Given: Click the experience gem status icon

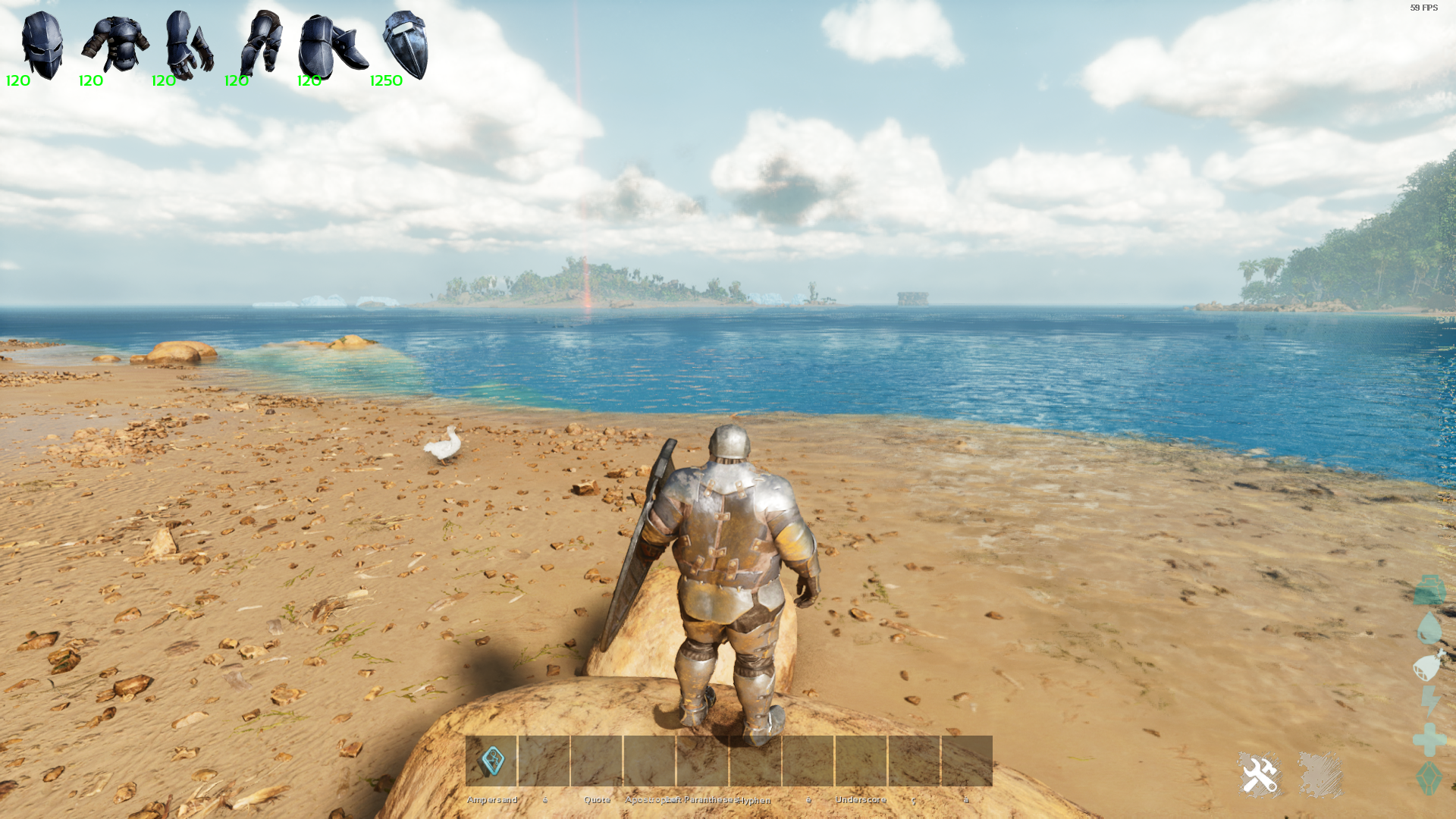Looking at the screenshot, I should [x=1429, y=778].
